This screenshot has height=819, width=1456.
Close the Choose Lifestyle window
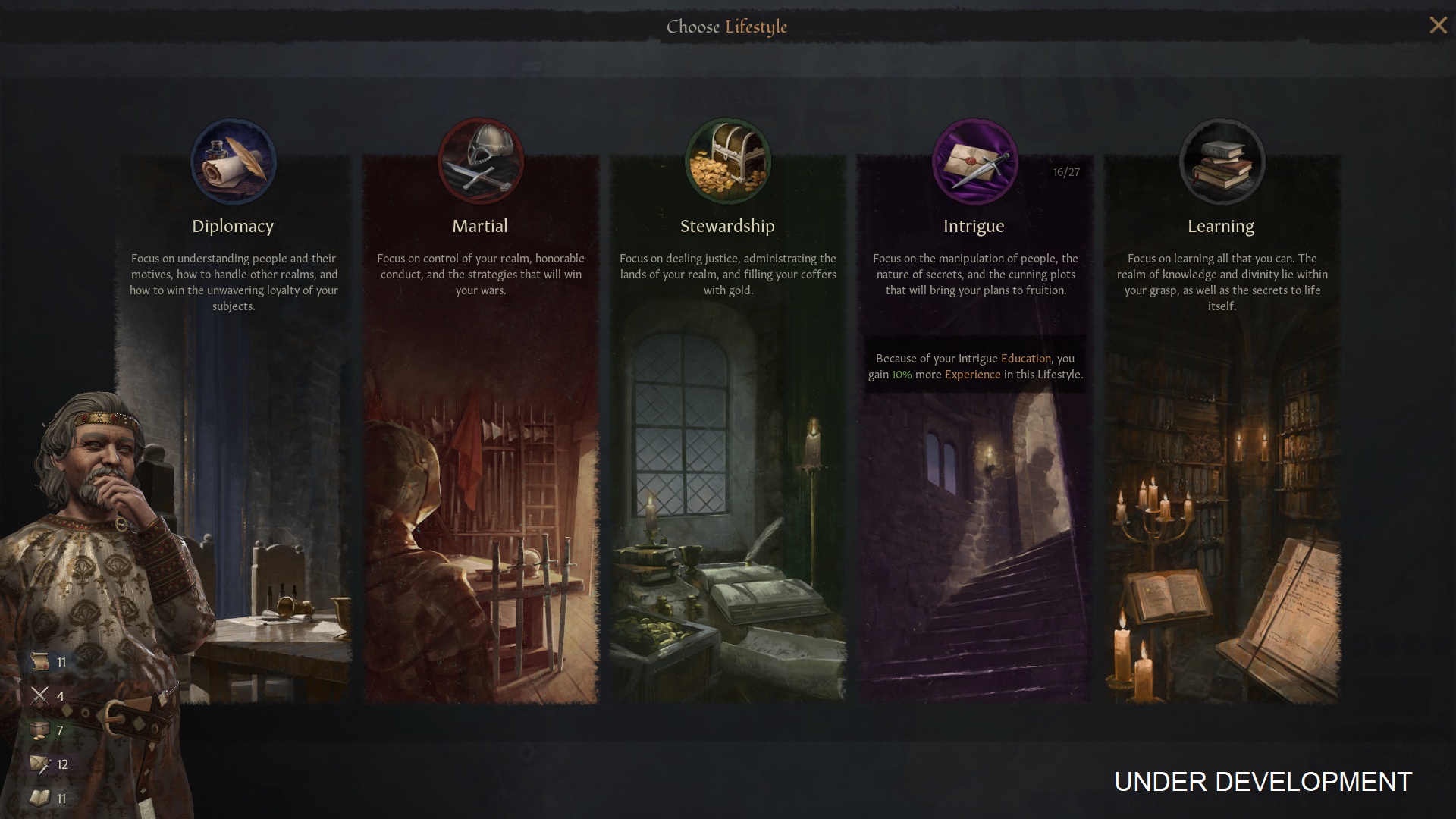coord(1438,26)
